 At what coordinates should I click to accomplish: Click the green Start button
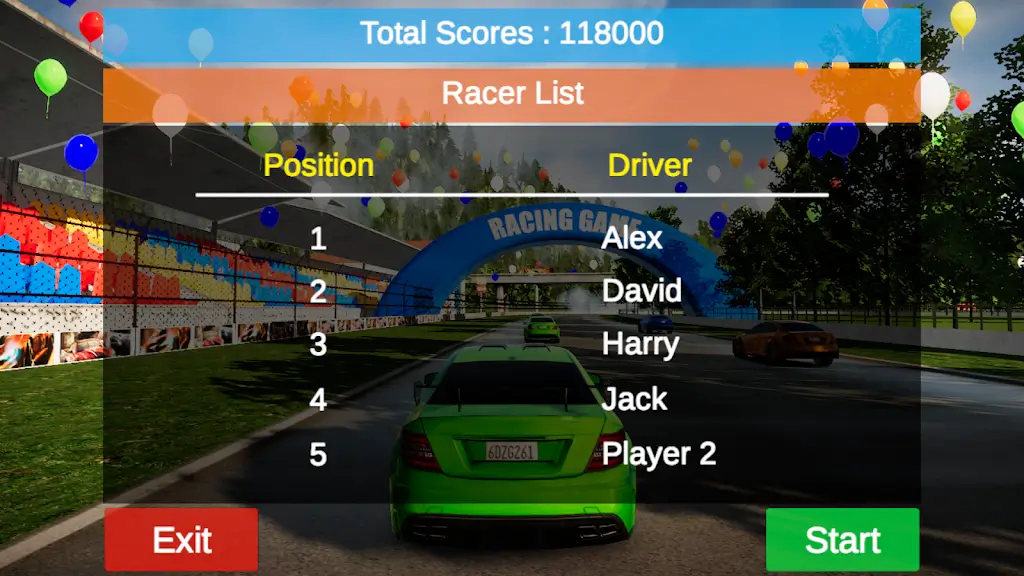[842, 540]
